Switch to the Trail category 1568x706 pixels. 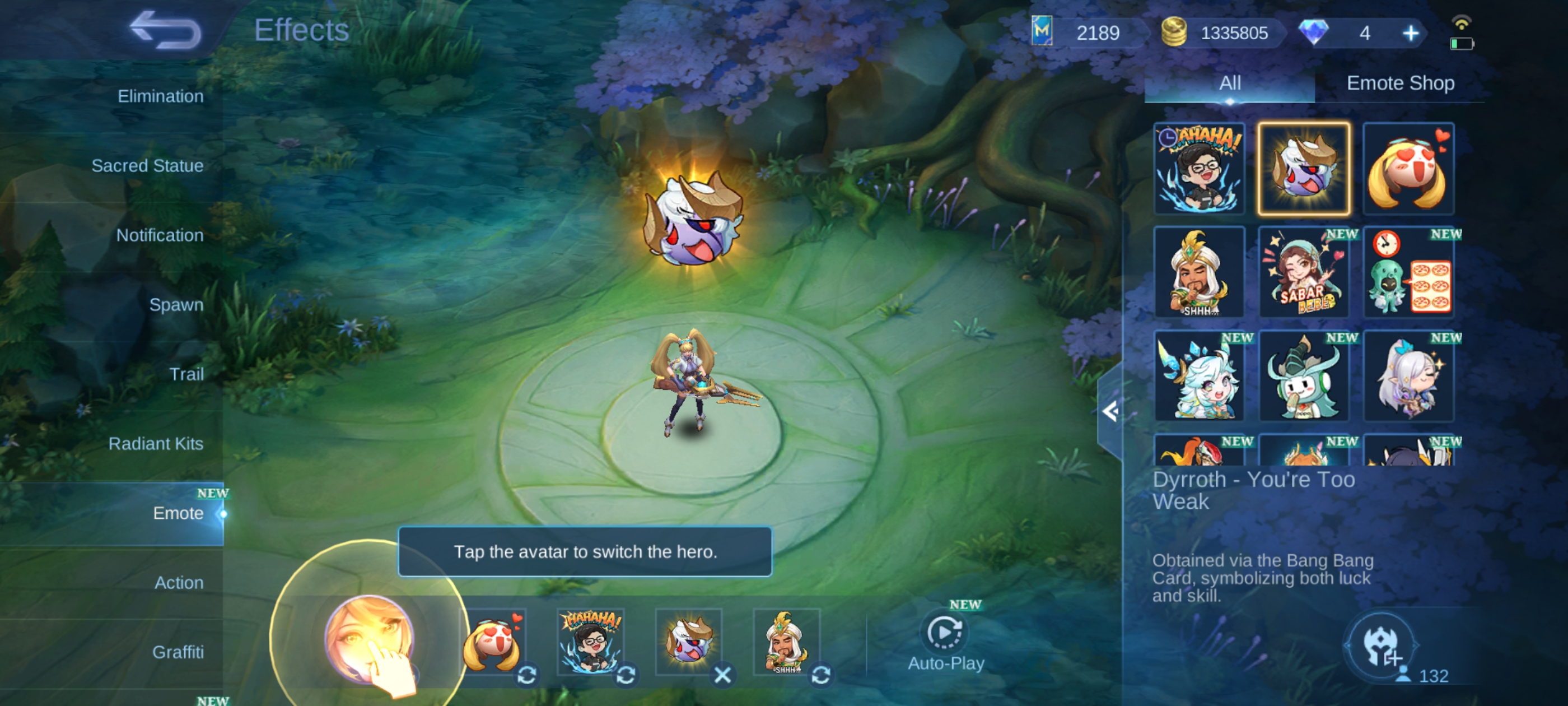[x=186, y=374]
